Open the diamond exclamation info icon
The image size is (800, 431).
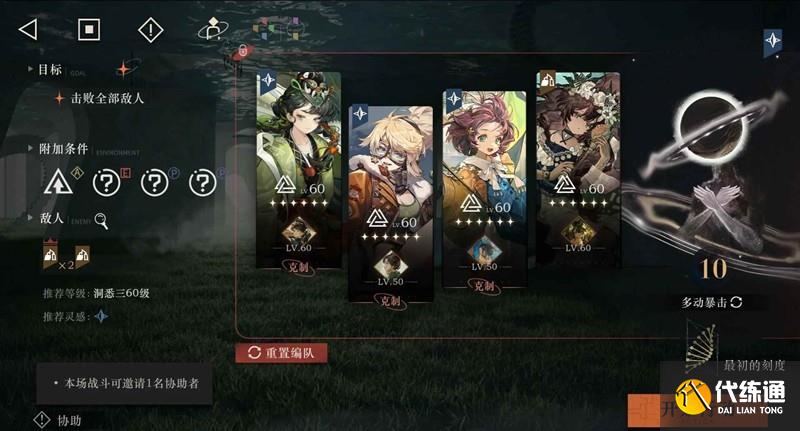pos(150,29)
